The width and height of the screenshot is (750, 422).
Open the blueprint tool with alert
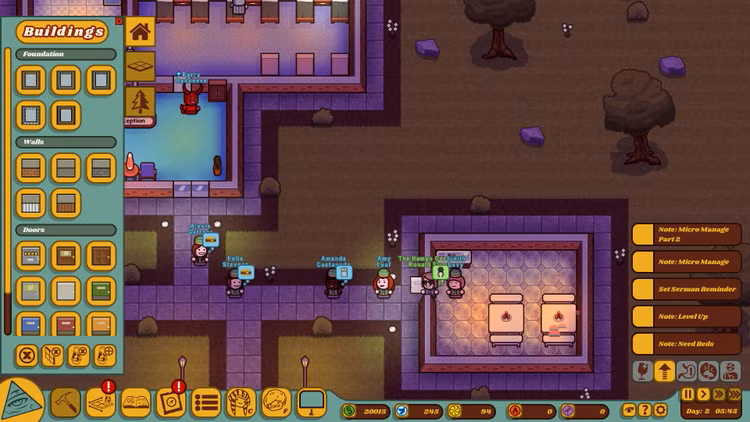coord(101,402)
